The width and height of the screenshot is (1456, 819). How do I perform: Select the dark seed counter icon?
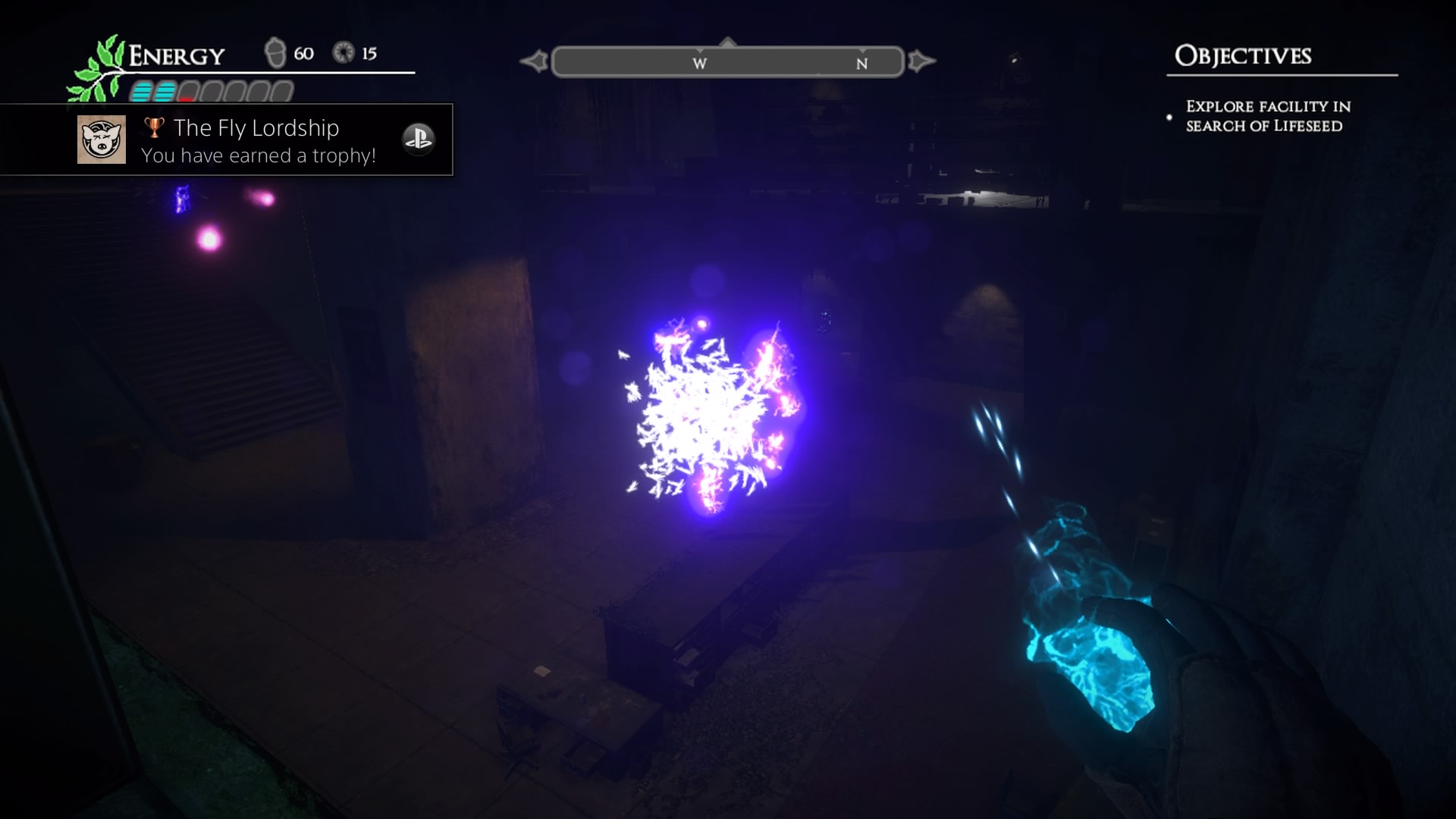pyautogui.click(x=344, y=53)
